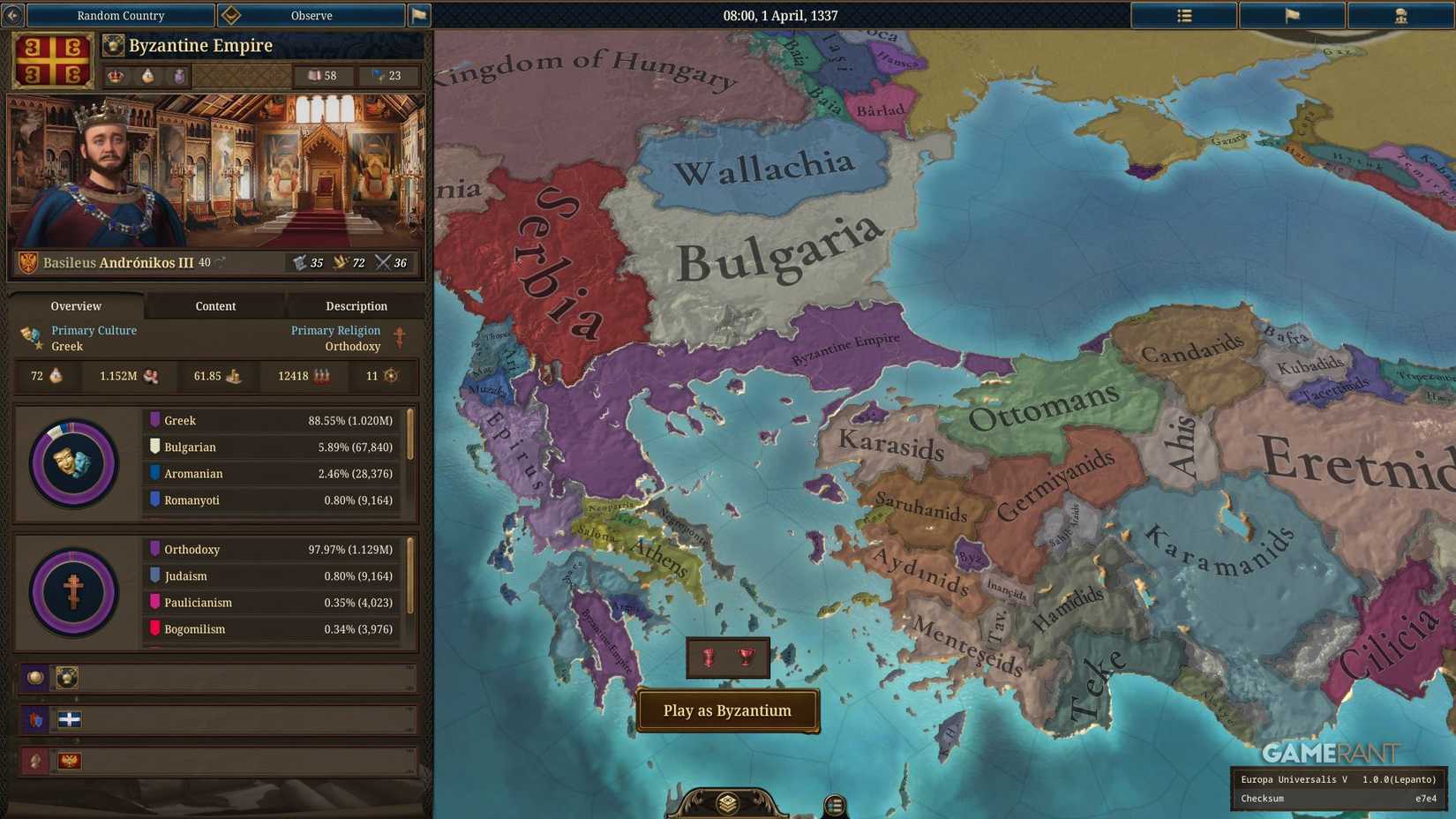This screenshot has width=1456, height=819.
Task: Open the prestige pouch icon in the header
Action: click(x=179, y=76)
